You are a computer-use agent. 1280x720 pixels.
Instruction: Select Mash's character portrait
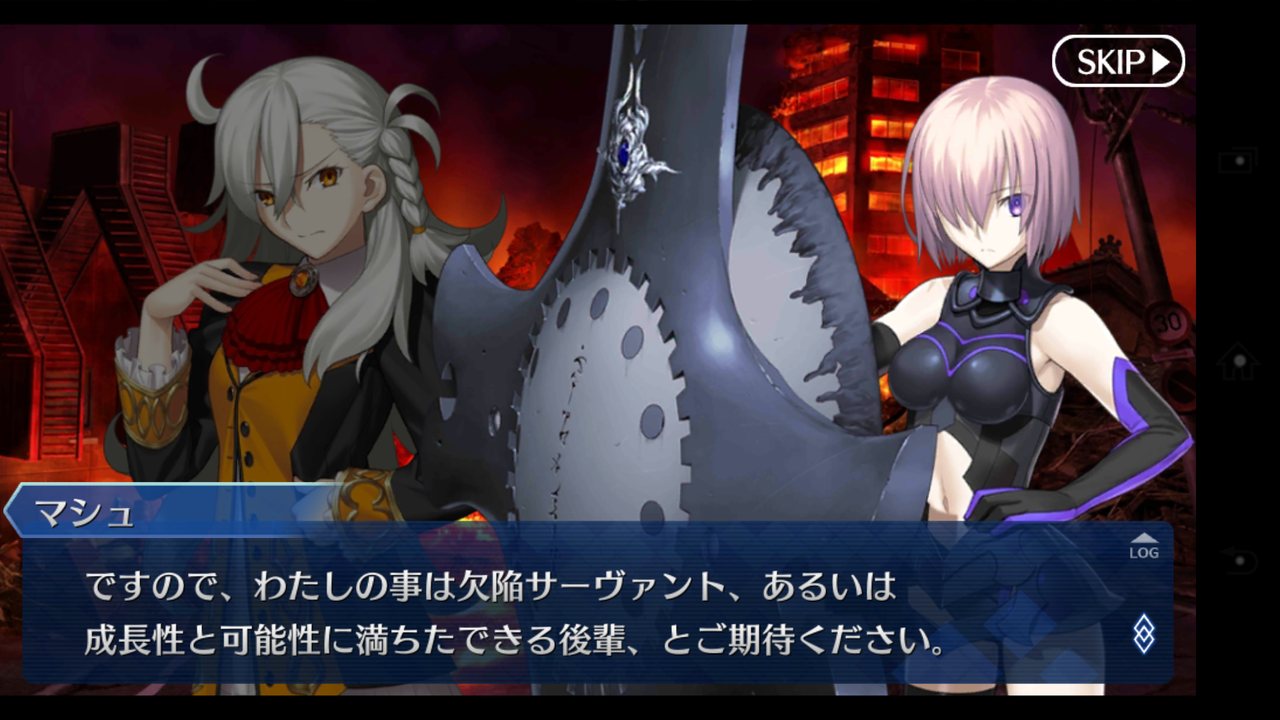point(990,230)
